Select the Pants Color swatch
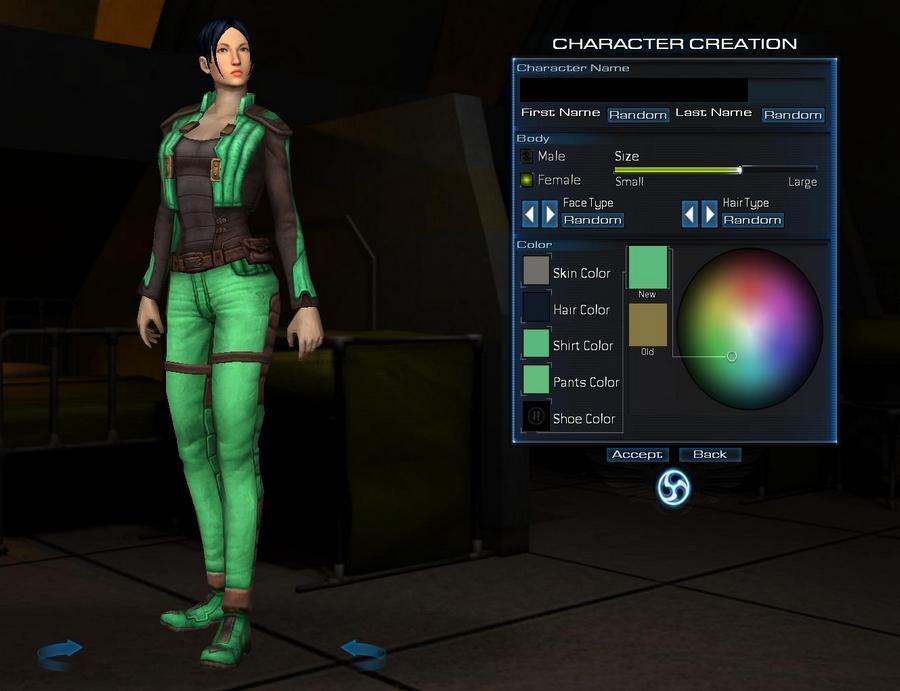Image resolution: width=900 pixels, height=691 pixels. [x=537, y=379]
